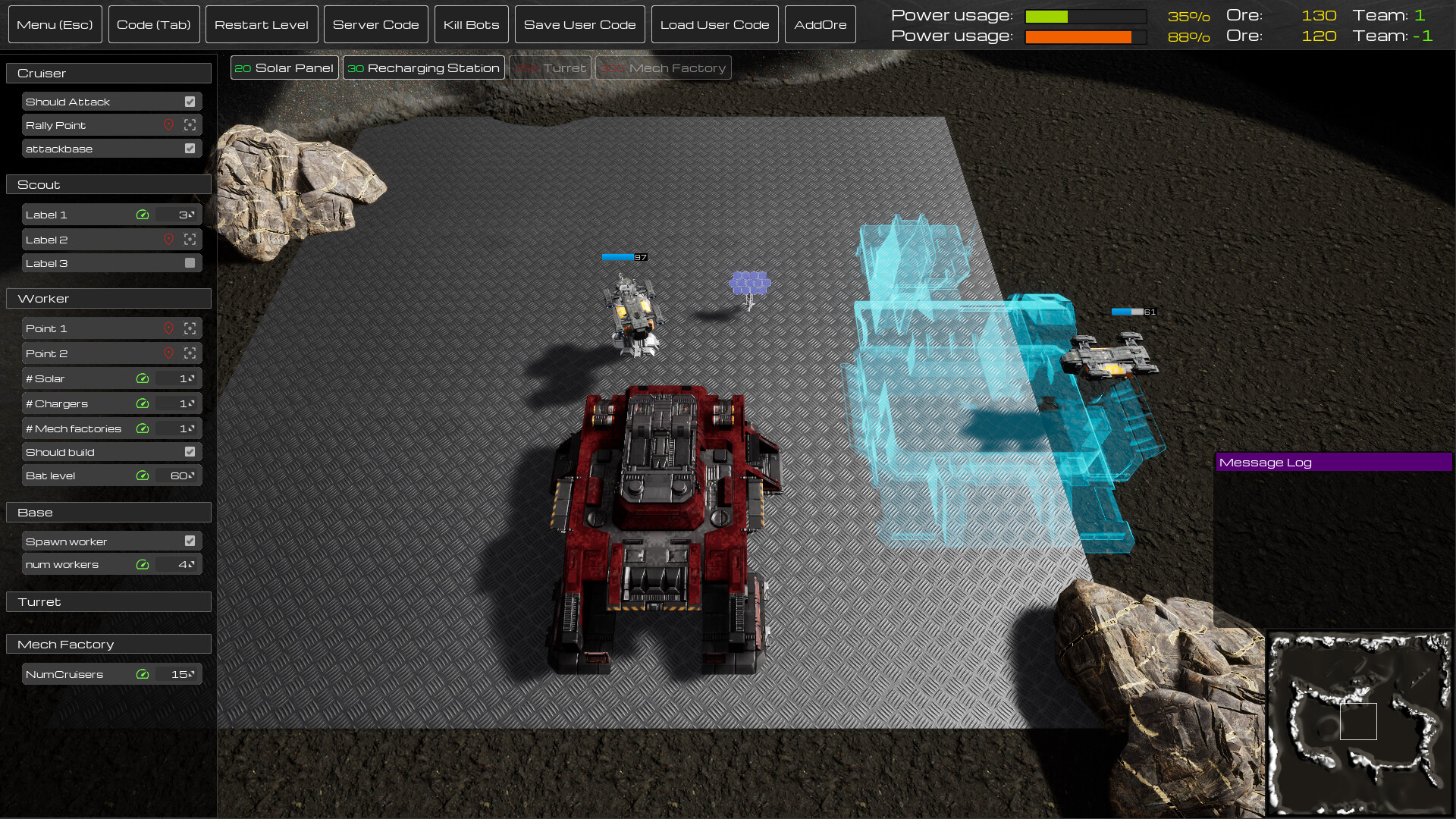Click the location pin on Point 1

[x=168, y=328]
